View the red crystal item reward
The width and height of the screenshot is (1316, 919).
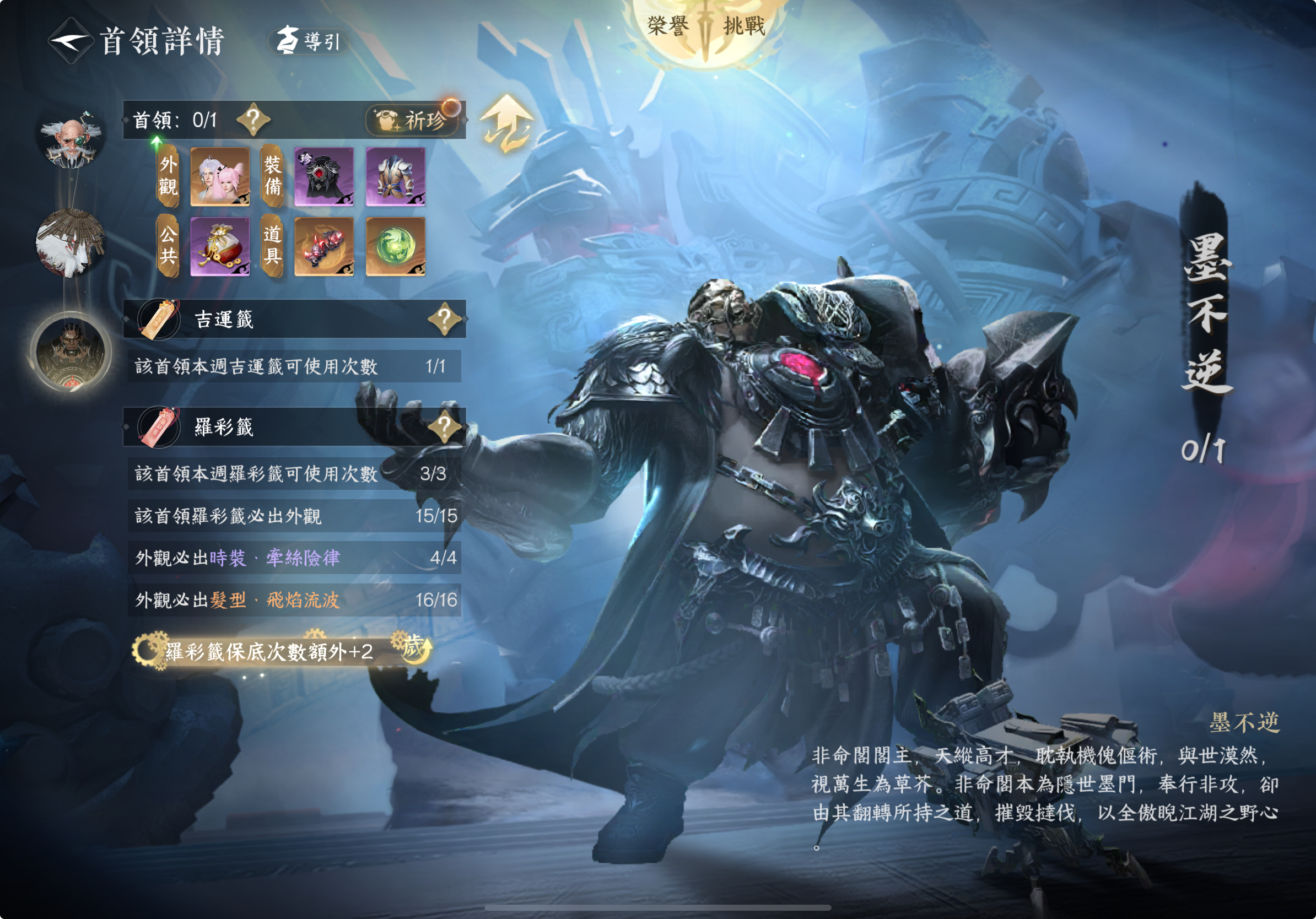[x=324, y=246]
